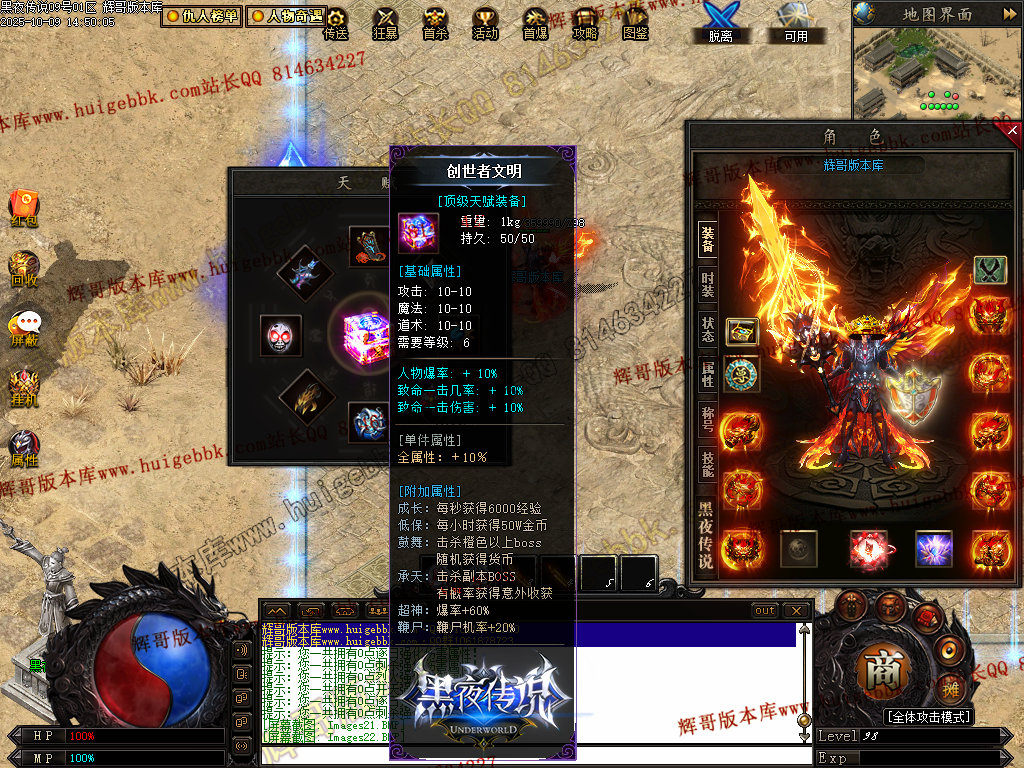Switch to the 技能 skills tab

point(707,464)
